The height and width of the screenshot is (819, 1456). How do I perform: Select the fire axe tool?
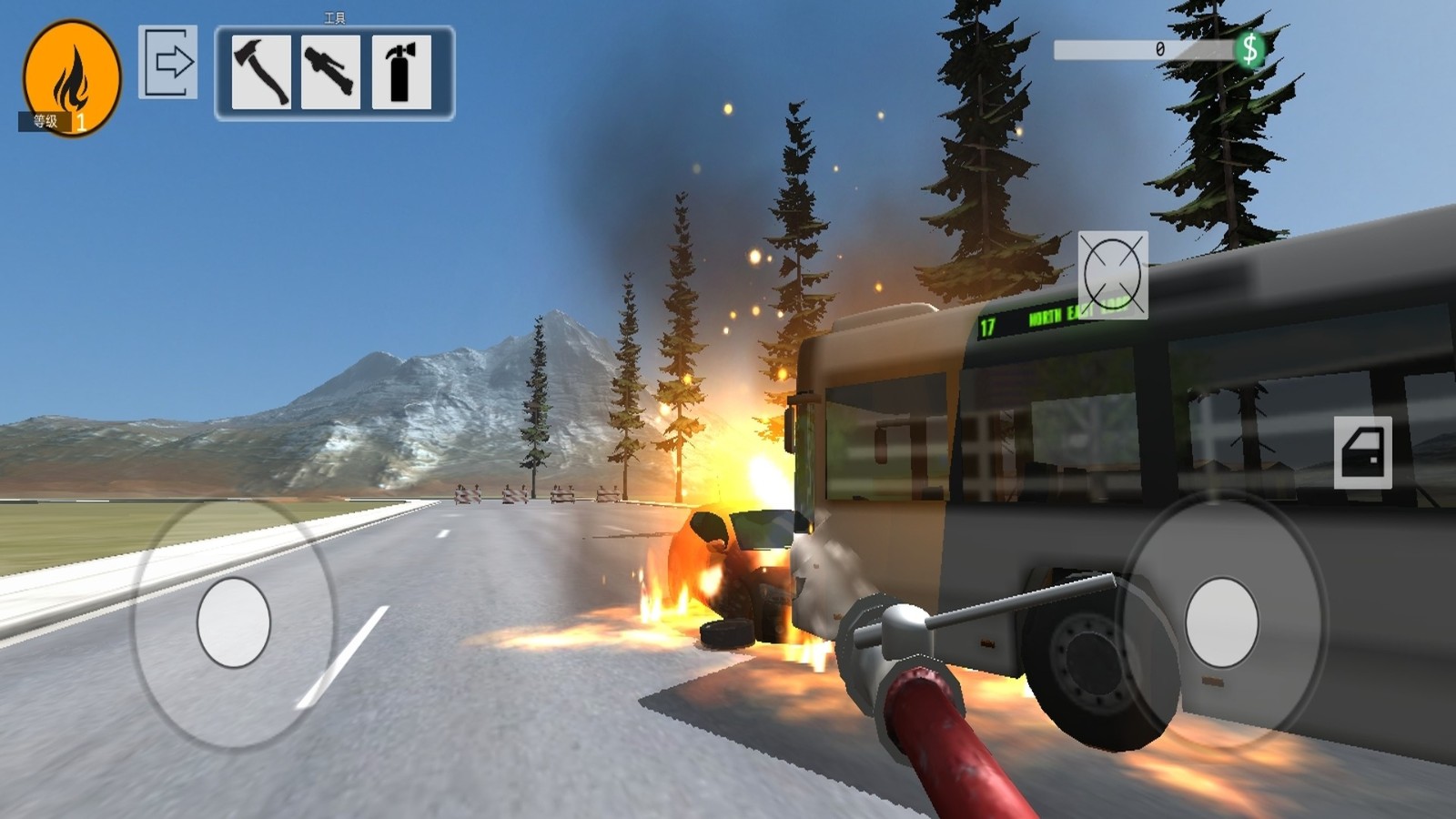(261, 72)
